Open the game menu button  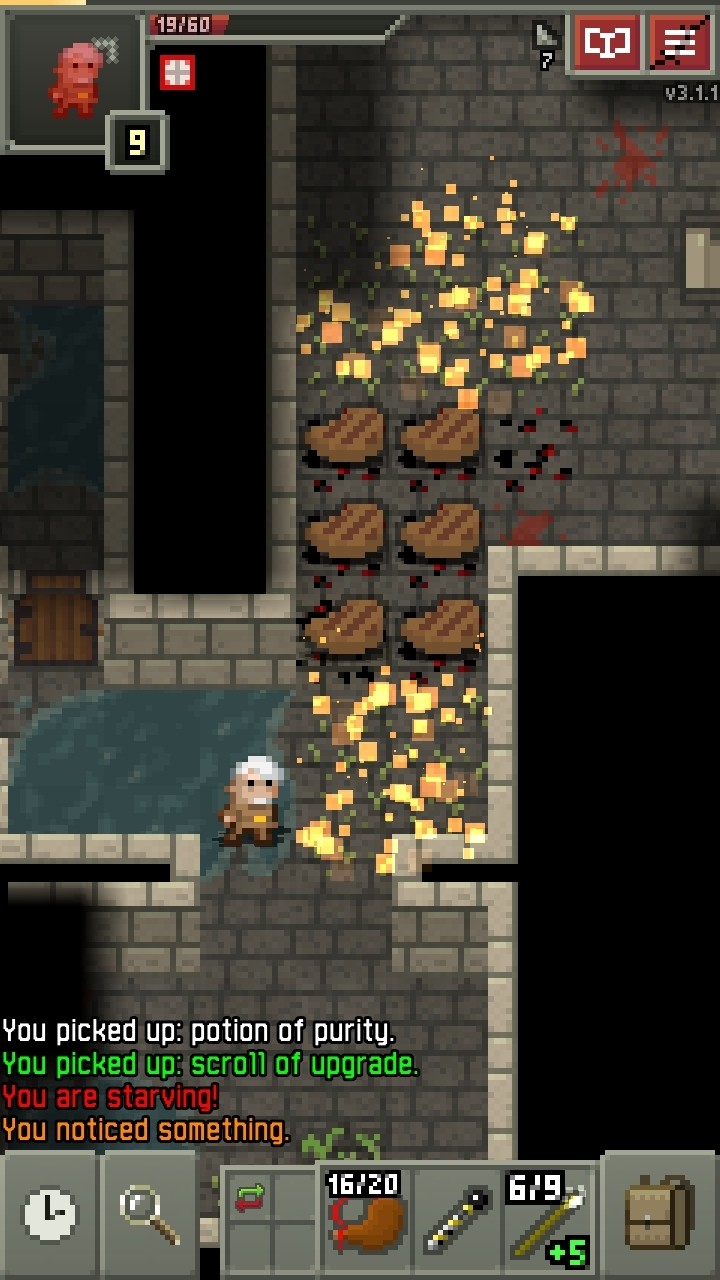(x=680, y=43)
